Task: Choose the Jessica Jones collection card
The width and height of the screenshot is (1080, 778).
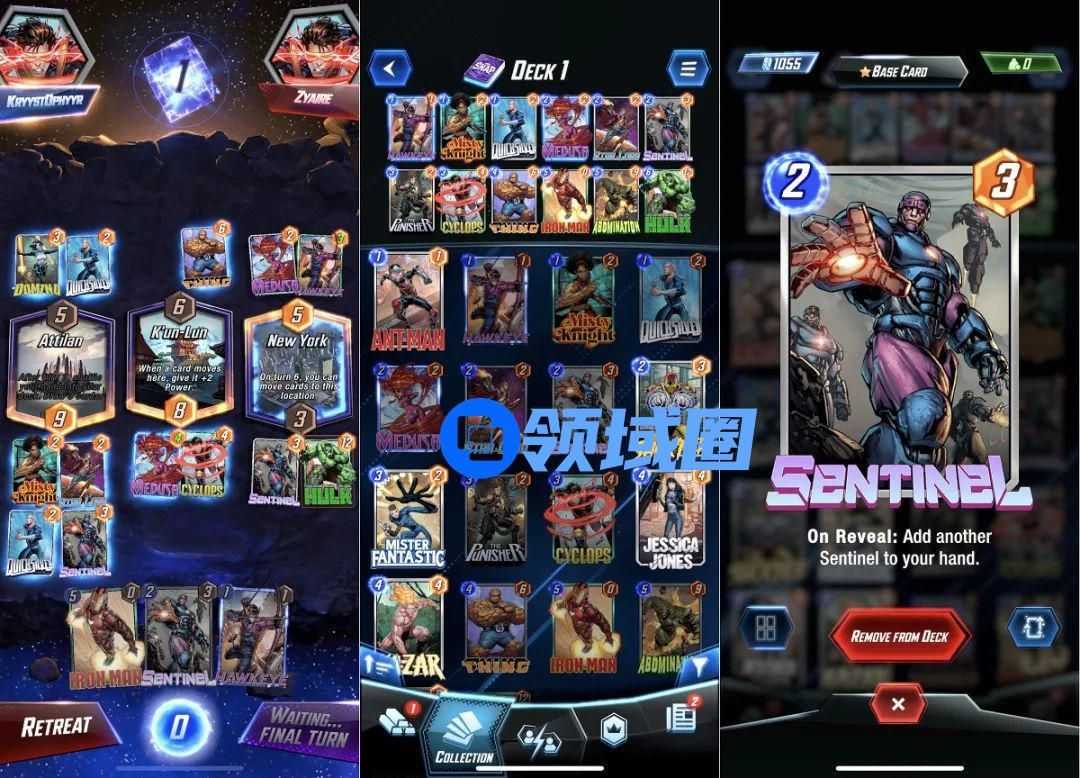Action: coord(671,519)
